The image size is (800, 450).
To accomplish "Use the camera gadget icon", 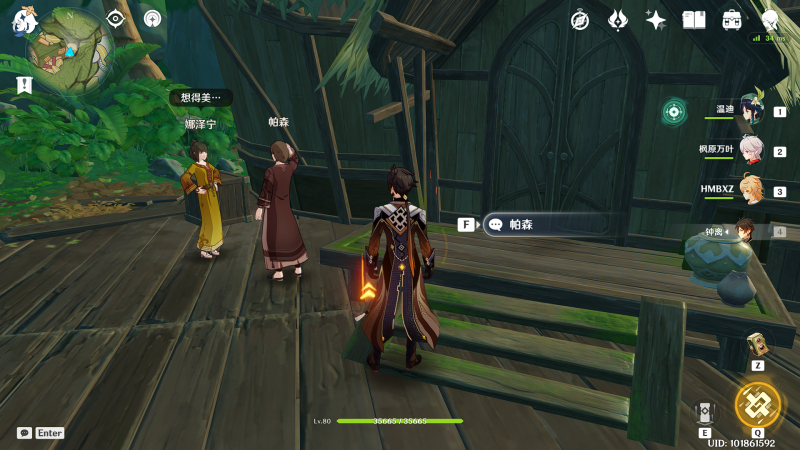I will (757, 344).
